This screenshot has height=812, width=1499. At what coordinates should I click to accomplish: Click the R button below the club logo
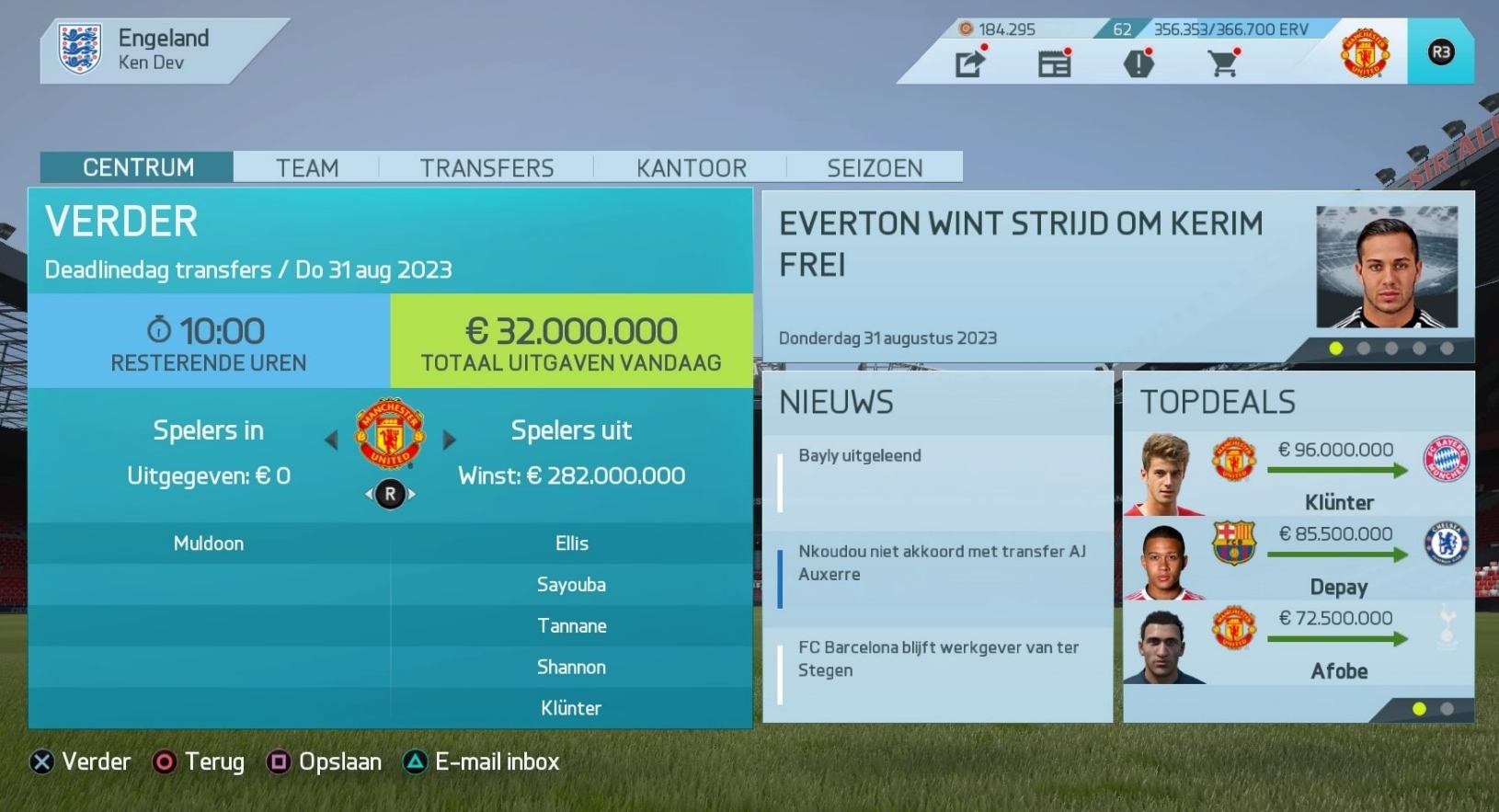(x=390, y=494)
